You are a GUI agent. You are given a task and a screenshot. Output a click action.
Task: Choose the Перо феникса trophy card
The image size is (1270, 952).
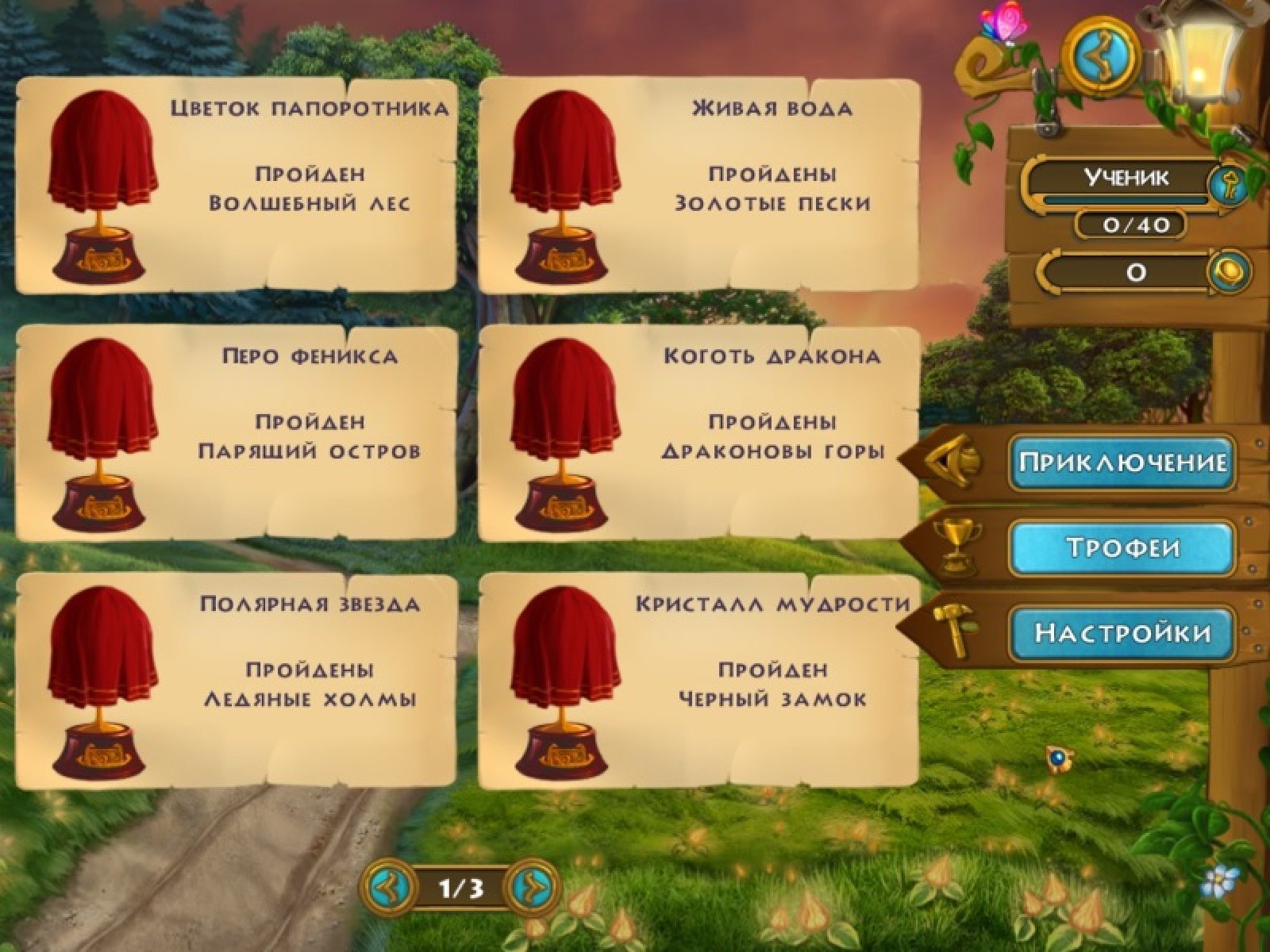237,433
